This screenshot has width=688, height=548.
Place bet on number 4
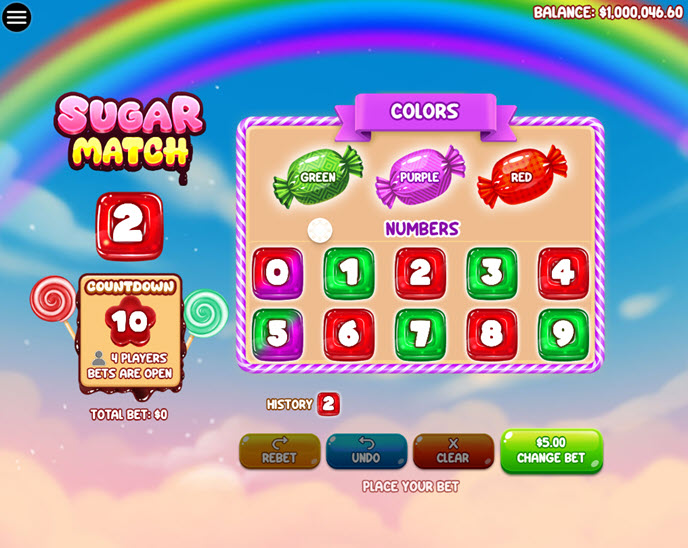click(x=563, y=273)
